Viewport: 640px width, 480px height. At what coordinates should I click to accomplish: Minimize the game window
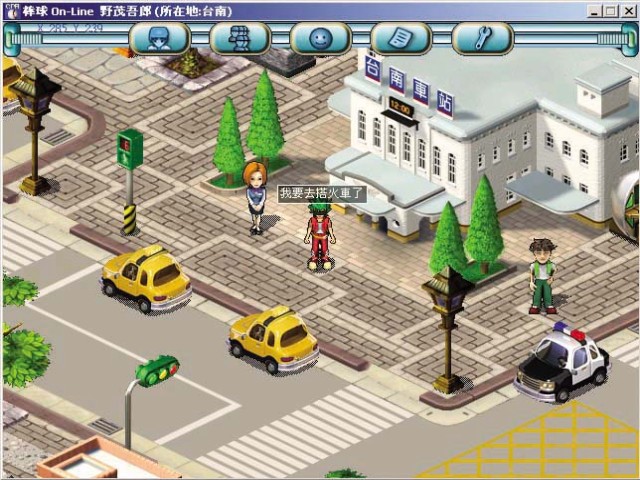[596, 10]
